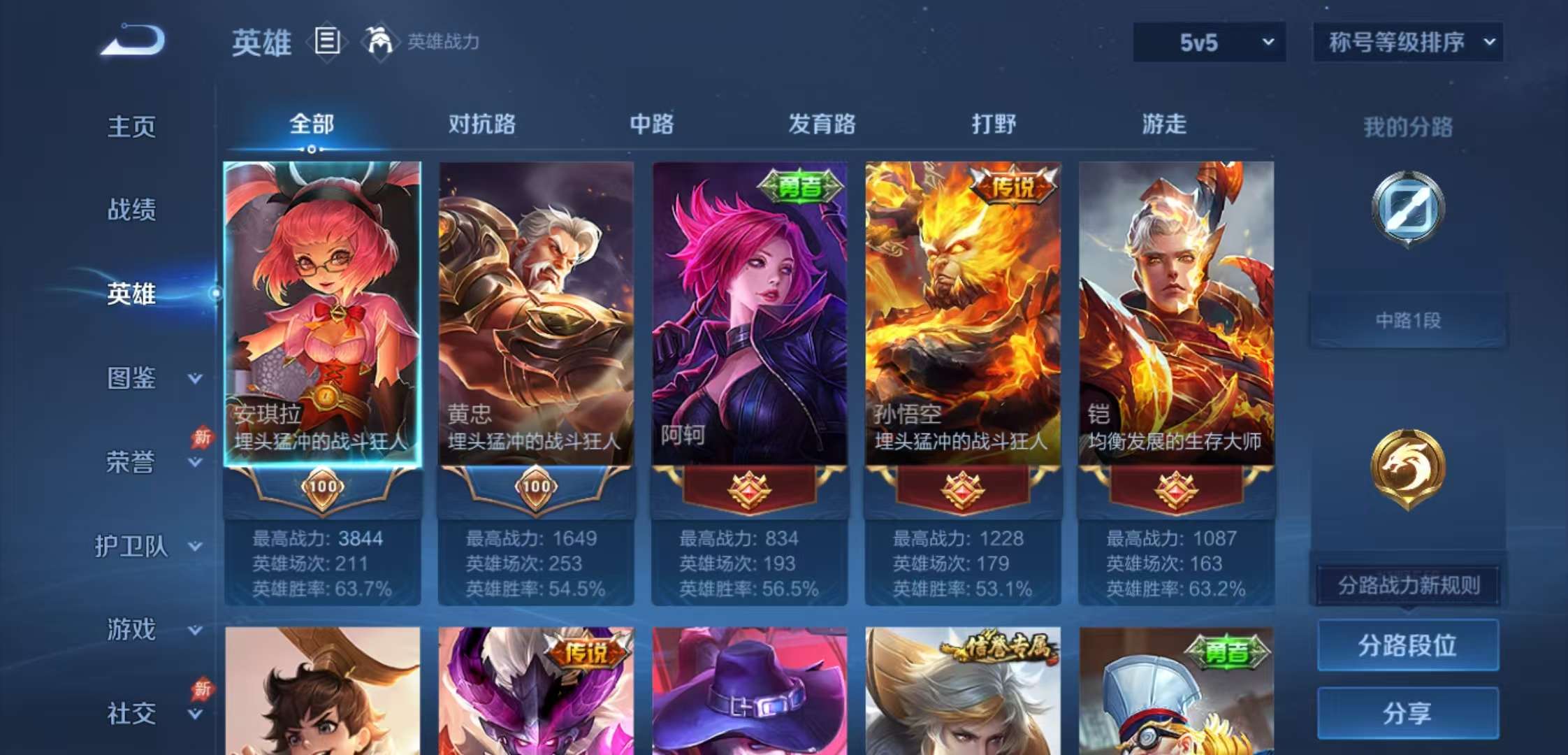Open the 5v5 mode dropdown

coord(1209,42)
